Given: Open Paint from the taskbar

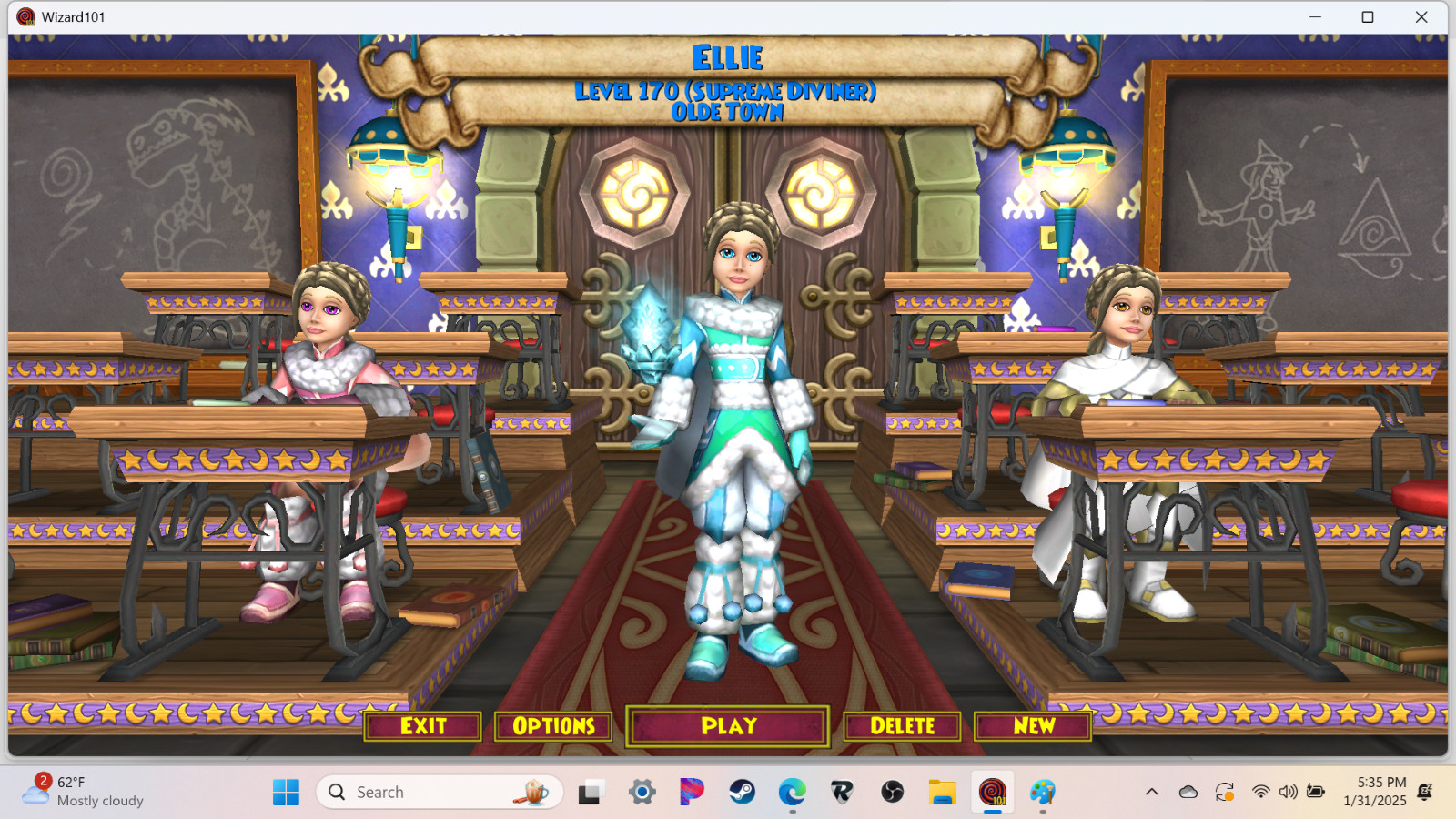Looking at the screenshot, I should (x=1043, y=793).
